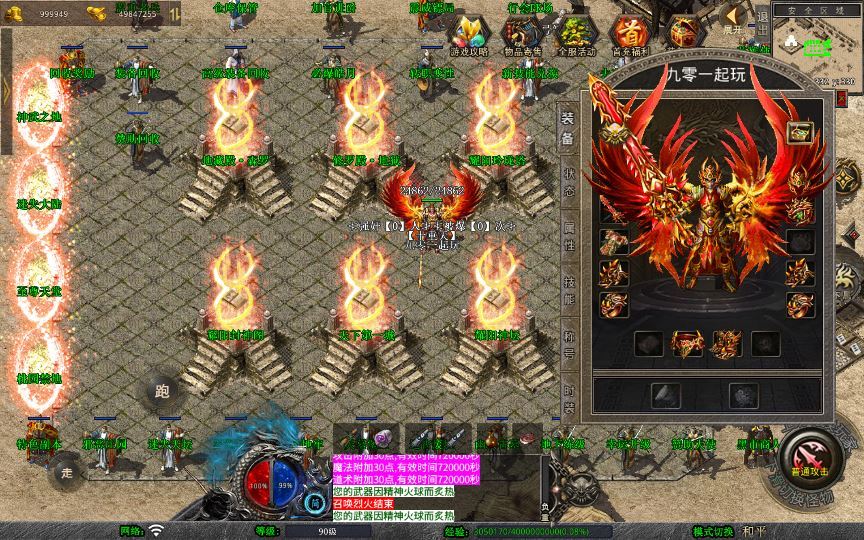Toggle the 走 walk button
The image size is (864, 540).
67,471
